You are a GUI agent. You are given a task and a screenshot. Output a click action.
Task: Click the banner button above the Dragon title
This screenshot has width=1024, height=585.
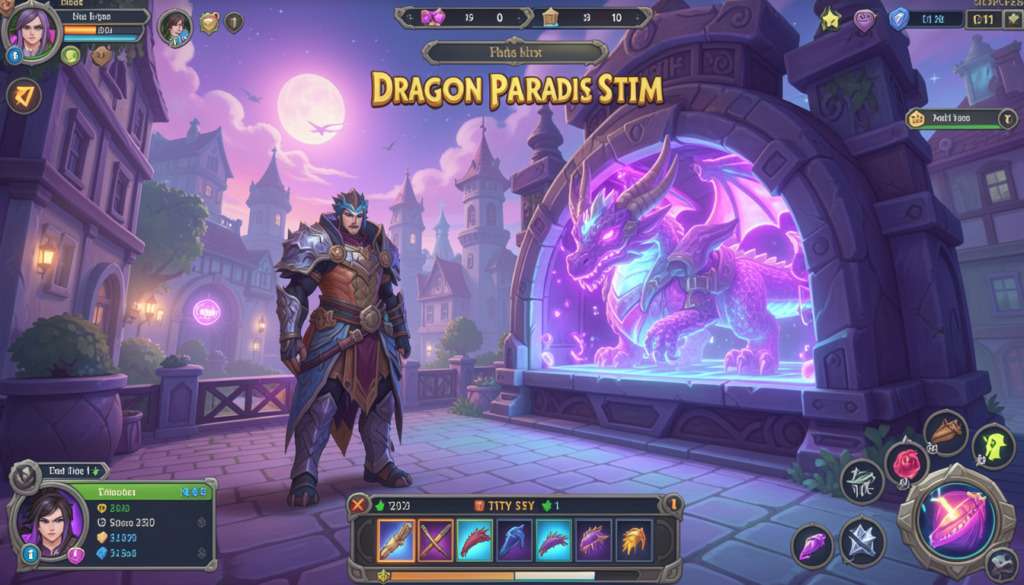[x=514, y=52]
